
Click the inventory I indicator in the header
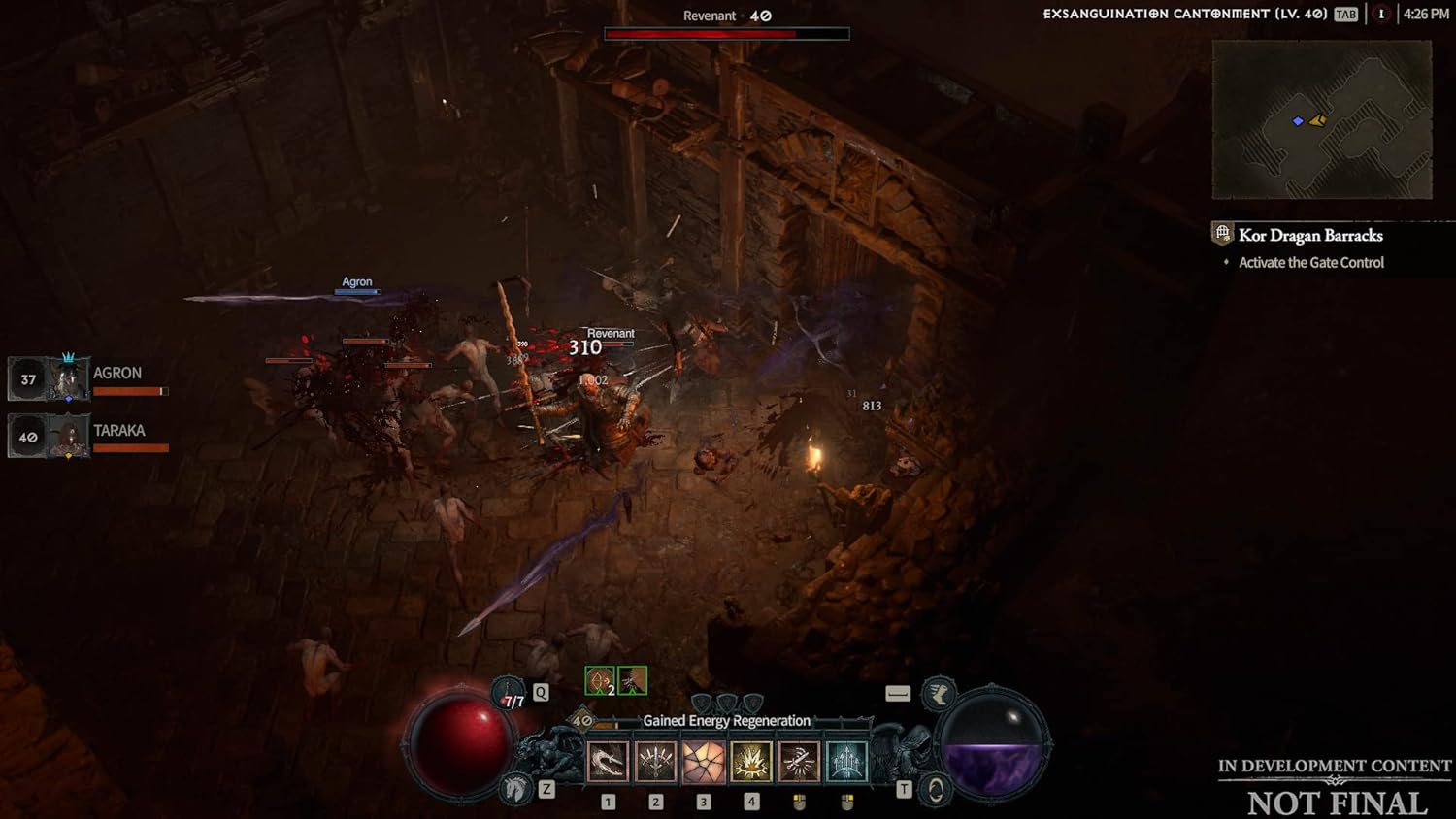click(x=1381, y=14)
